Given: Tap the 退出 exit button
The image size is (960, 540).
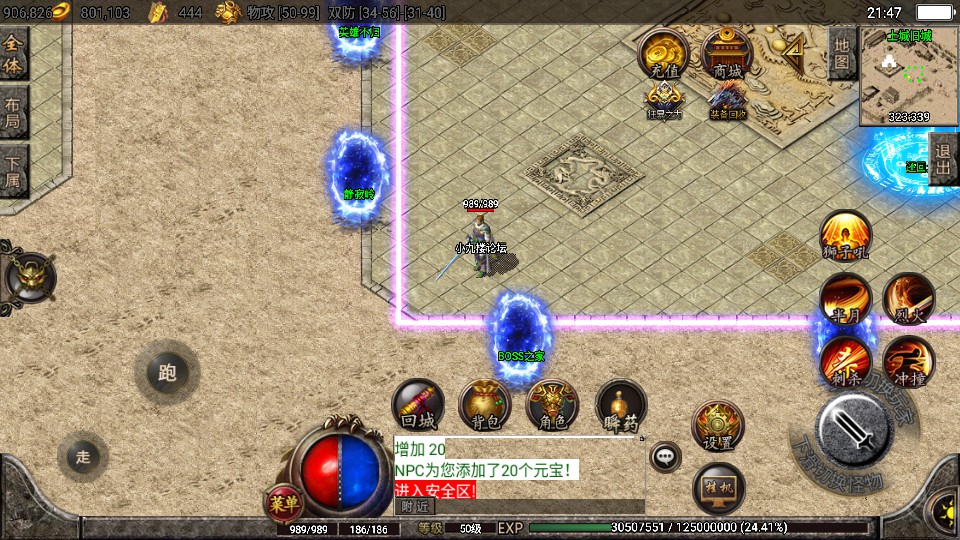Looking at the screenshot, I should 942,158.
